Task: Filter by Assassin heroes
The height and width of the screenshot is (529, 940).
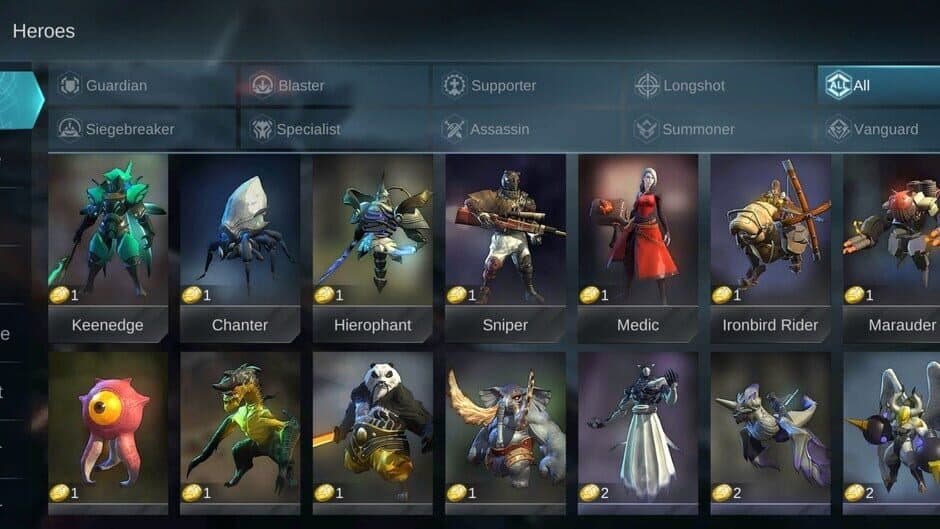Action: coord(530,129)
